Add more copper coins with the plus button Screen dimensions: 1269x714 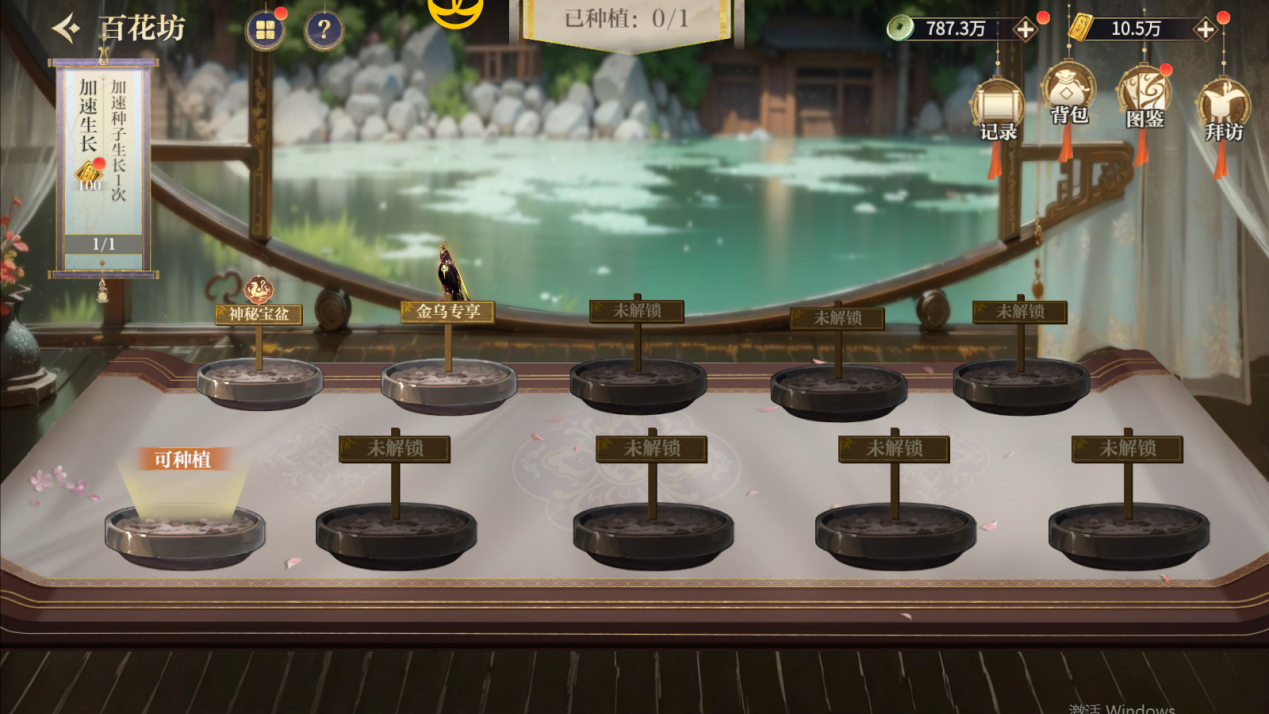(x=1025, y=29)
